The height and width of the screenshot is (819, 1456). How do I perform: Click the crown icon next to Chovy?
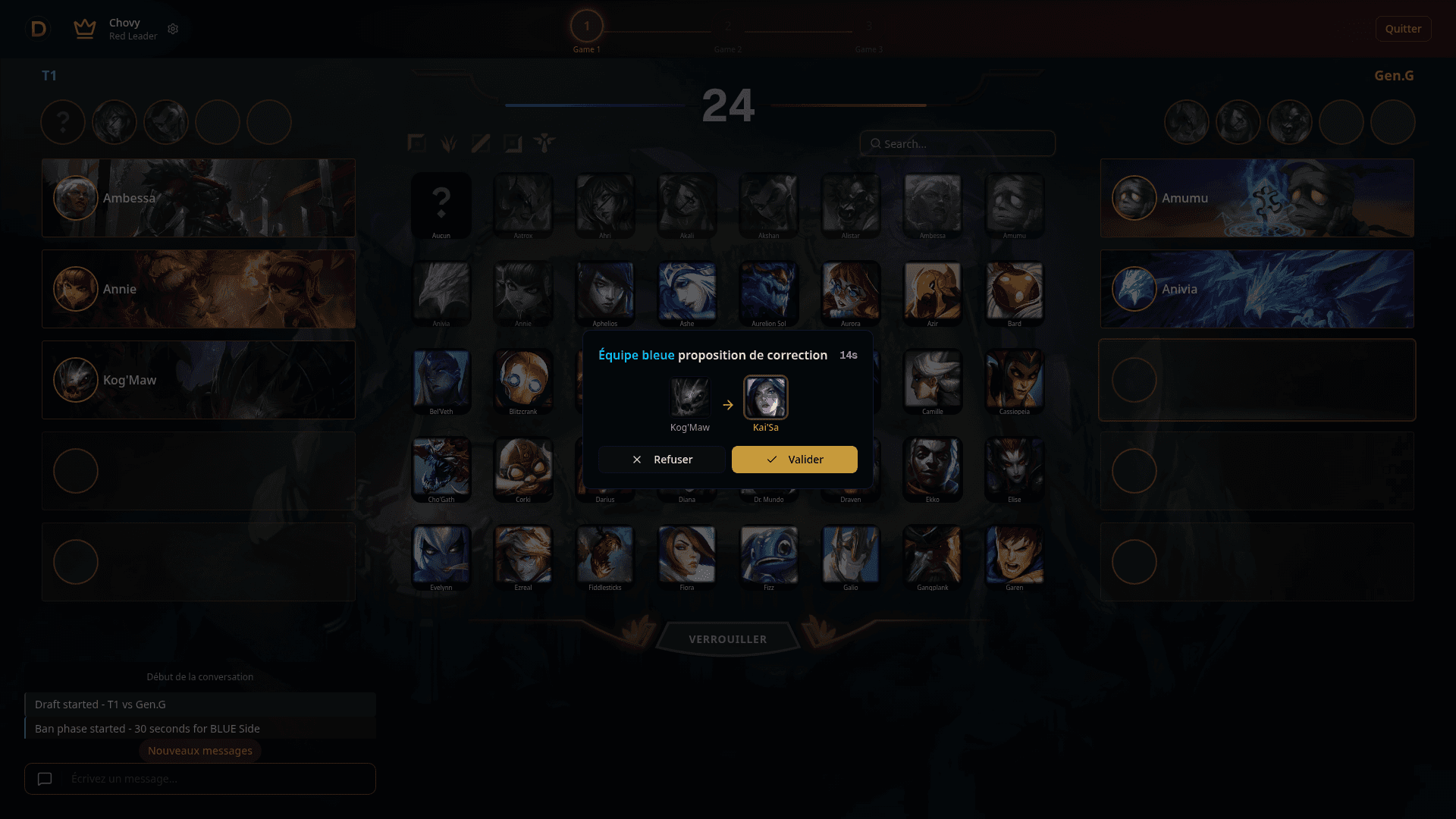click(84, 29)
